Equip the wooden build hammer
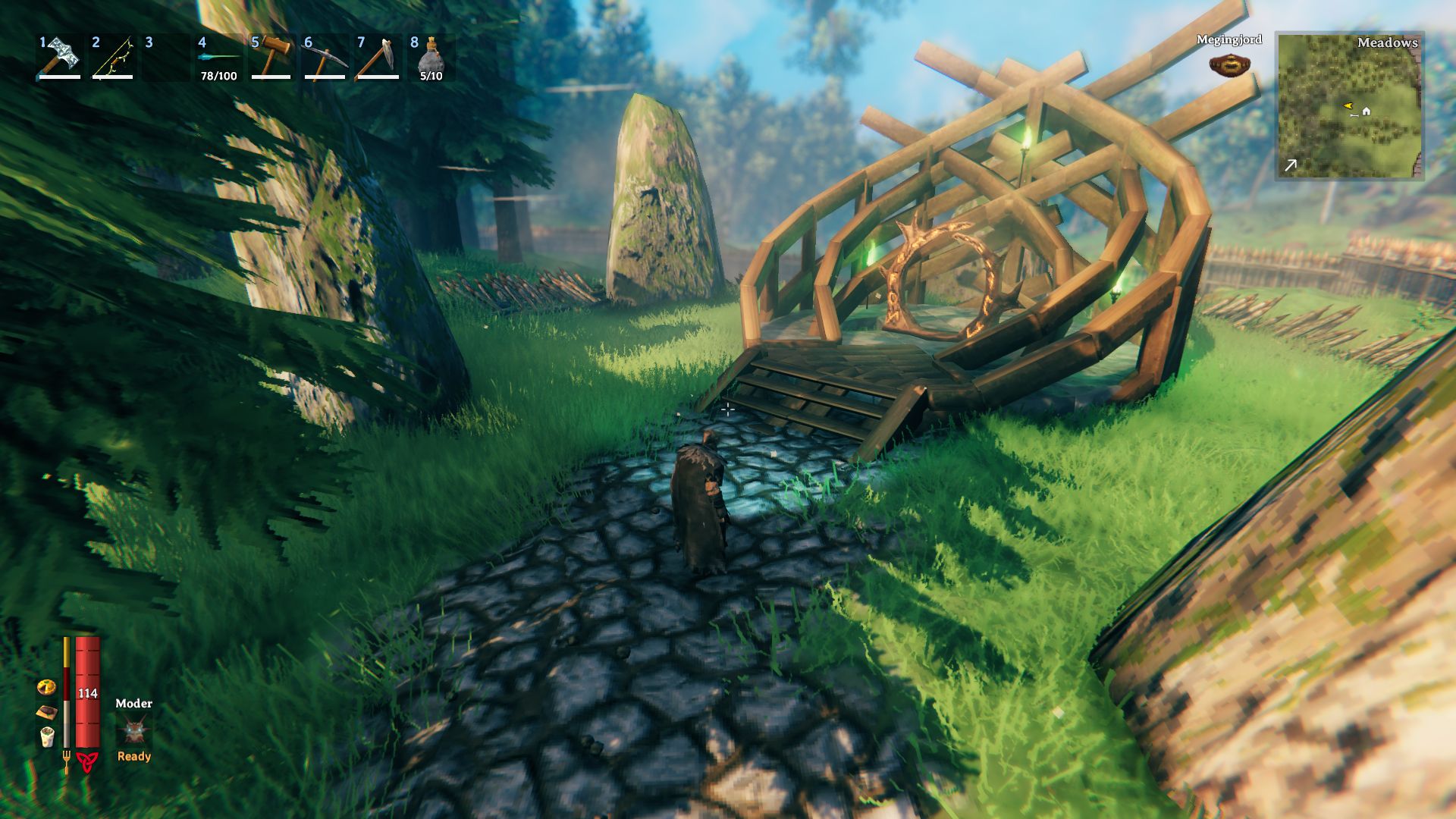1456x819 pixels. (271, 57)
